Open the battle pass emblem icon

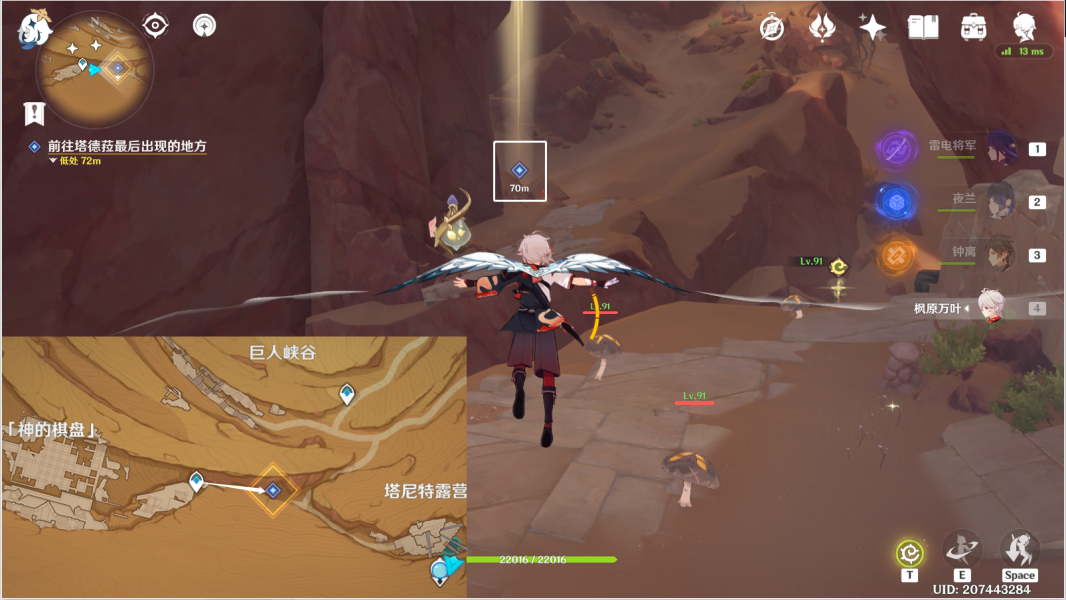(x=822, y=27)
